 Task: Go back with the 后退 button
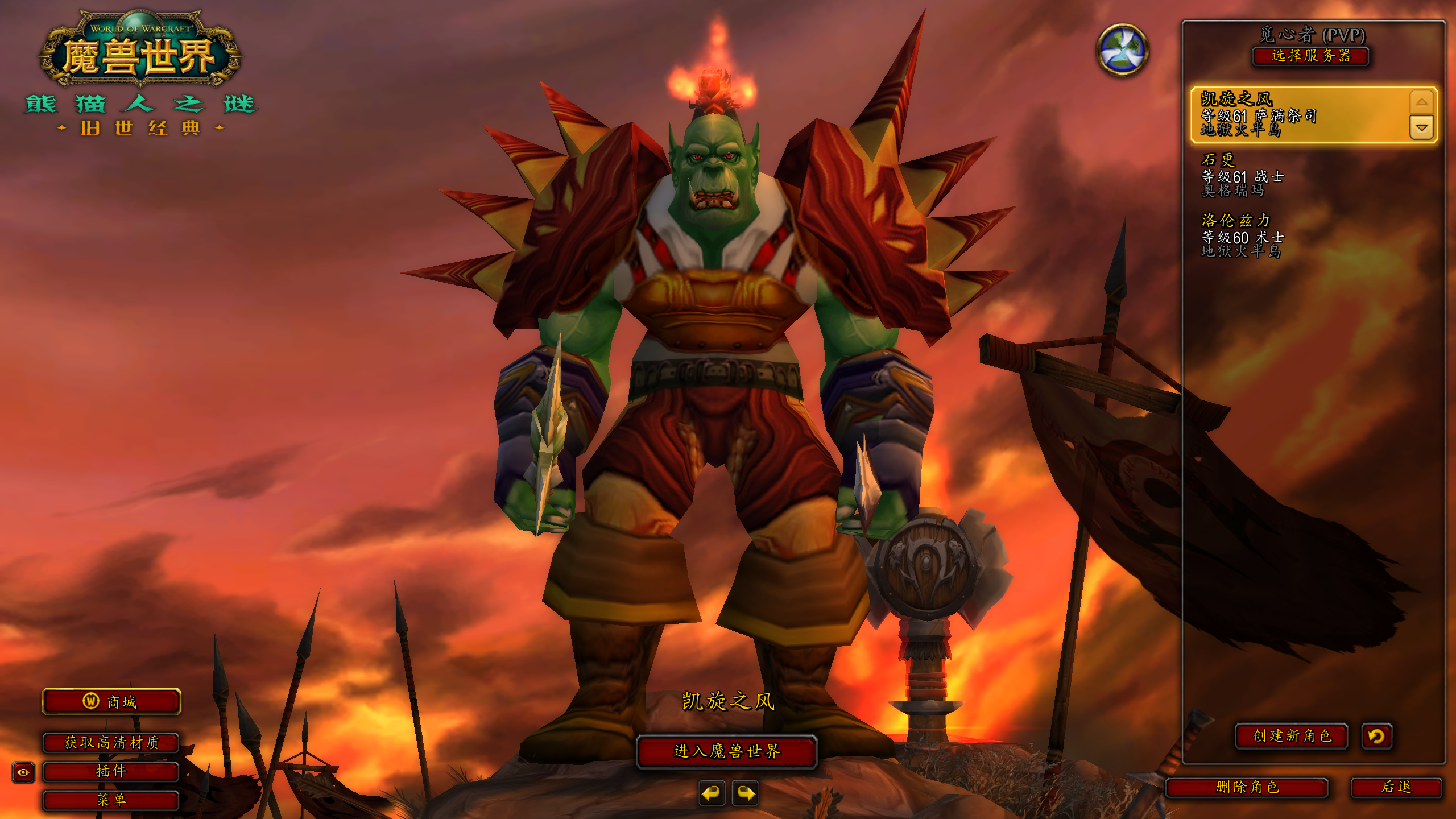pyautogui.click(x=1396, y=787)
